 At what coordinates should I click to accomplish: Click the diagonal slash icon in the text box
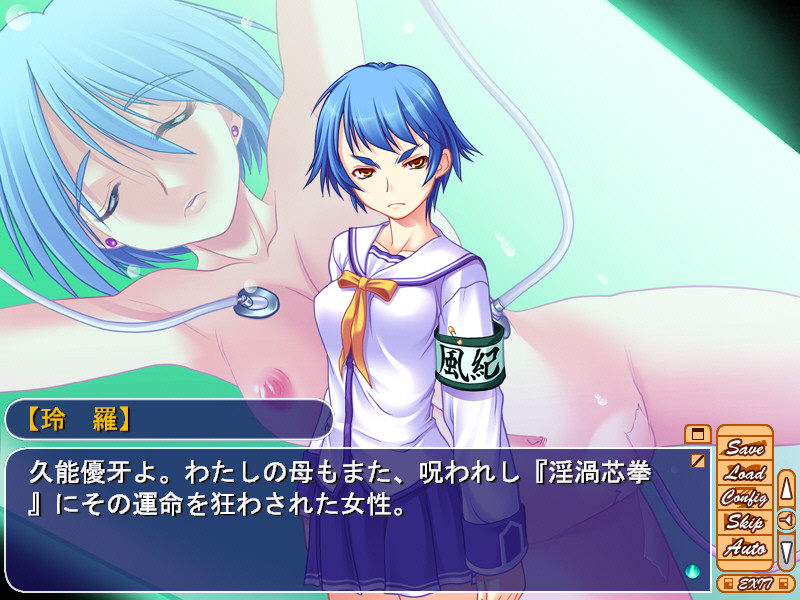coord(697,461)
